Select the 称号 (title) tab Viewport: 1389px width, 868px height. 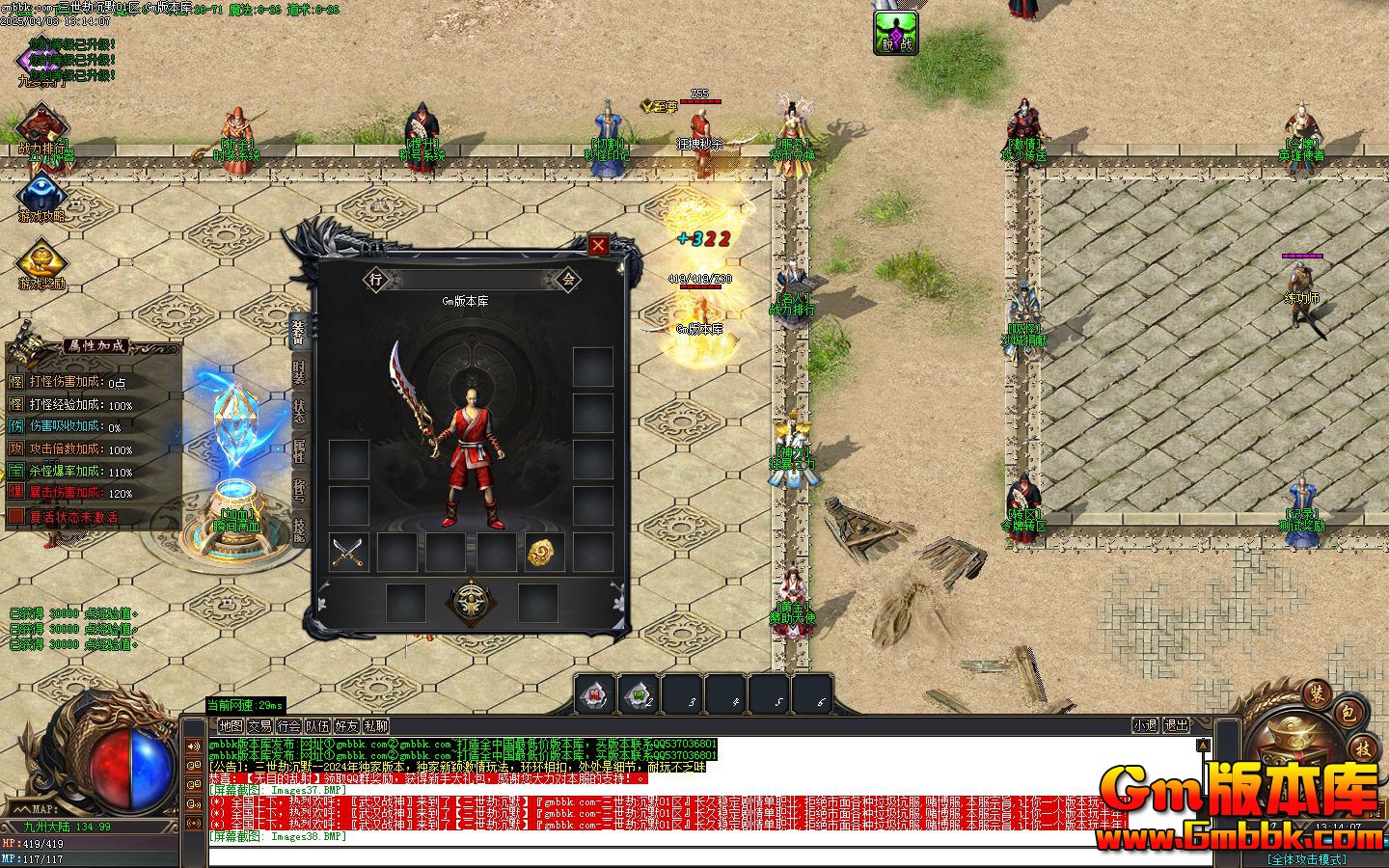coord(300,493)
